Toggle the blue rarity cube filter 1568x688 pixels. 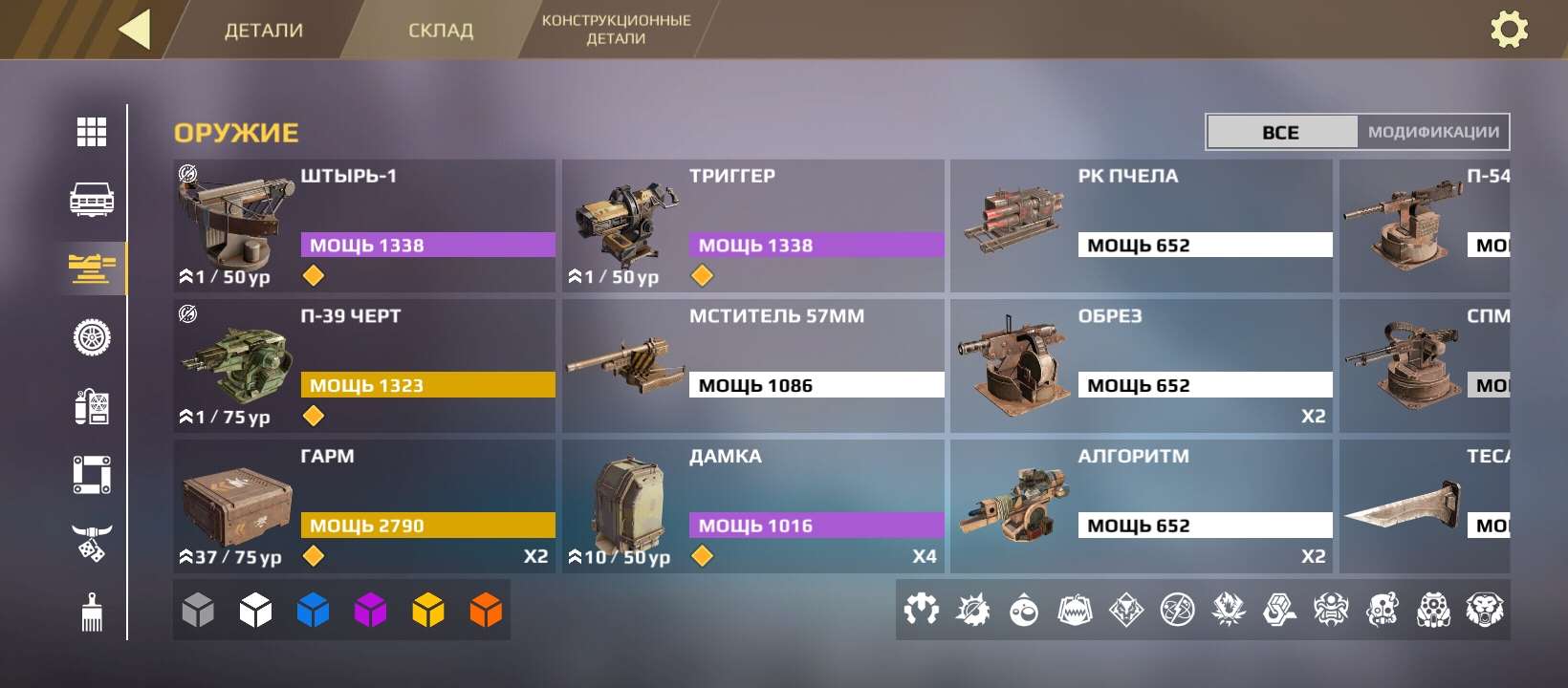pyautogui.click(x=311, y=610)
